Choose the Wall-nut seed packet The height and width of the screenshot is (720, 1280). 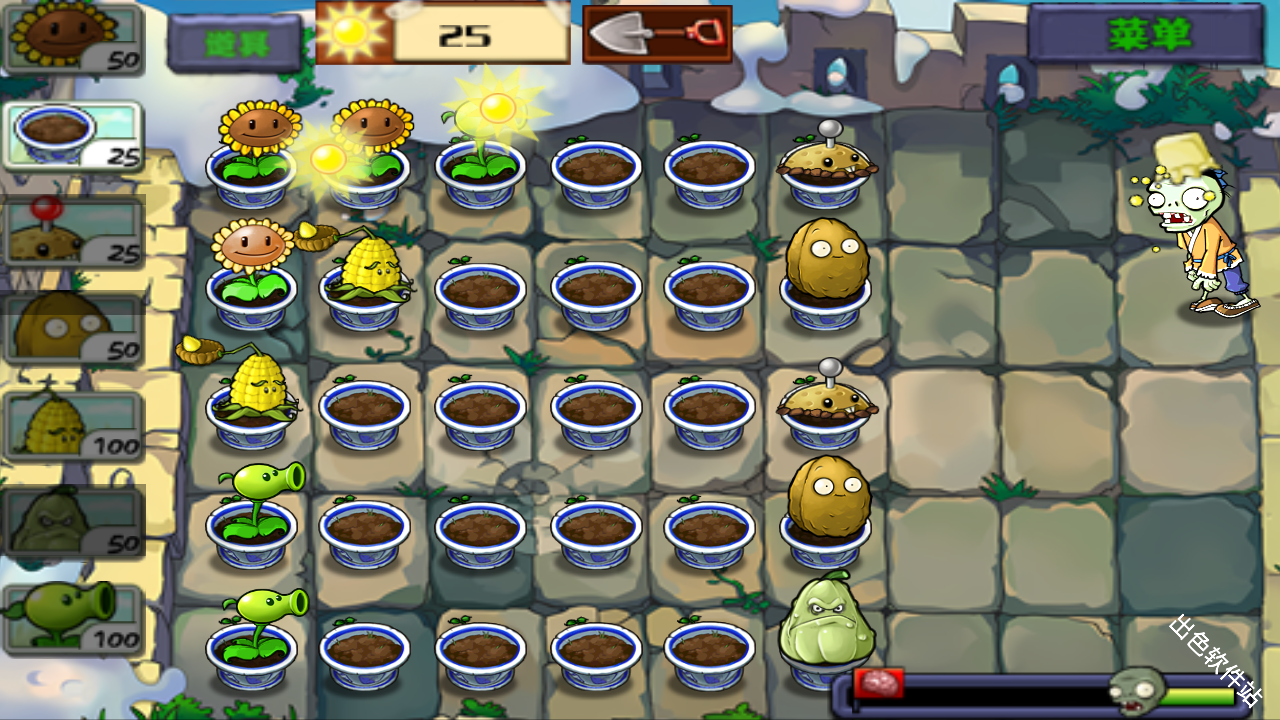pos(73,327)
